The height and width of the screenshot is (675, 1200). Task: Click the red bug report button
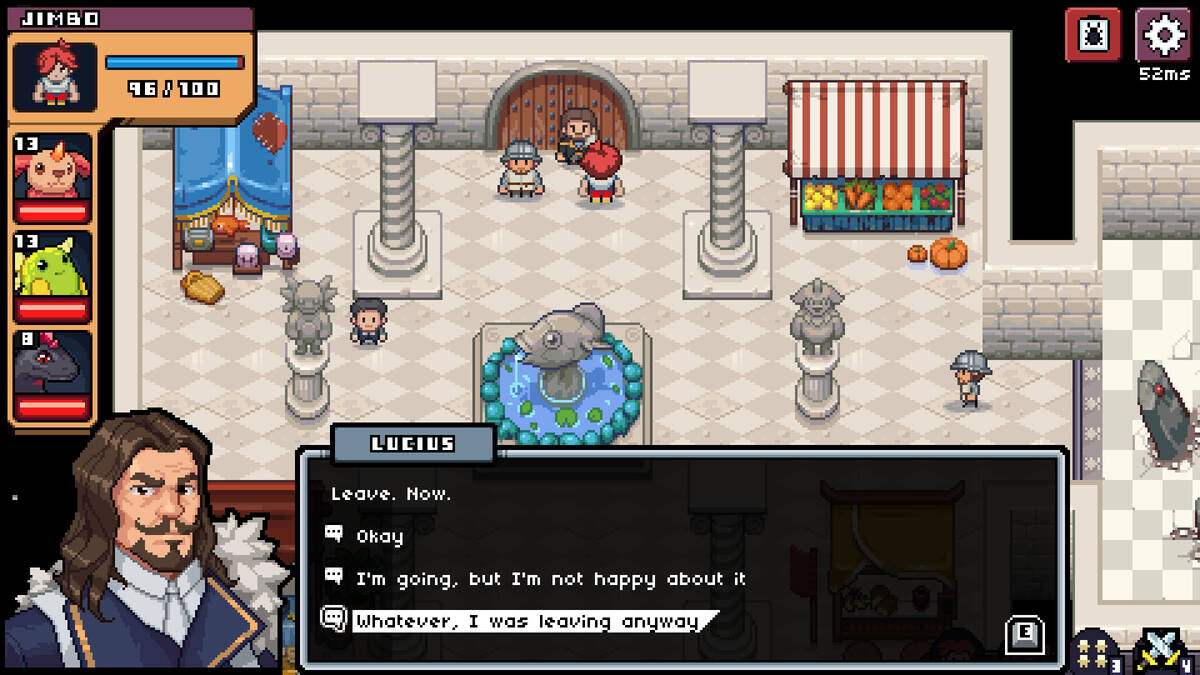pyautogui.click(x=1093, y=36)
